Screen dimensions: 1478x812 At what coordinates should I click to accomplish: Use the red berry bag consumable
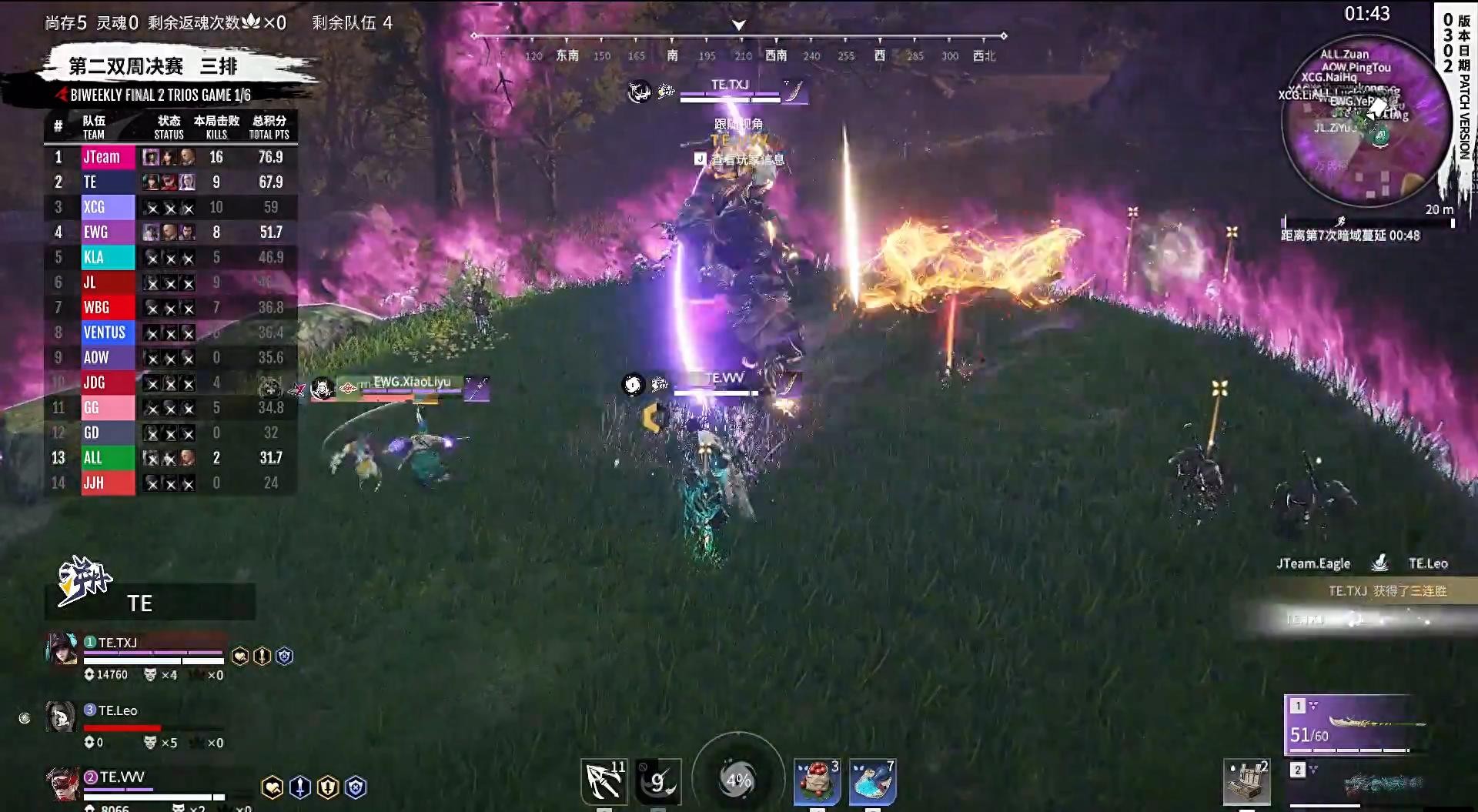817,781
